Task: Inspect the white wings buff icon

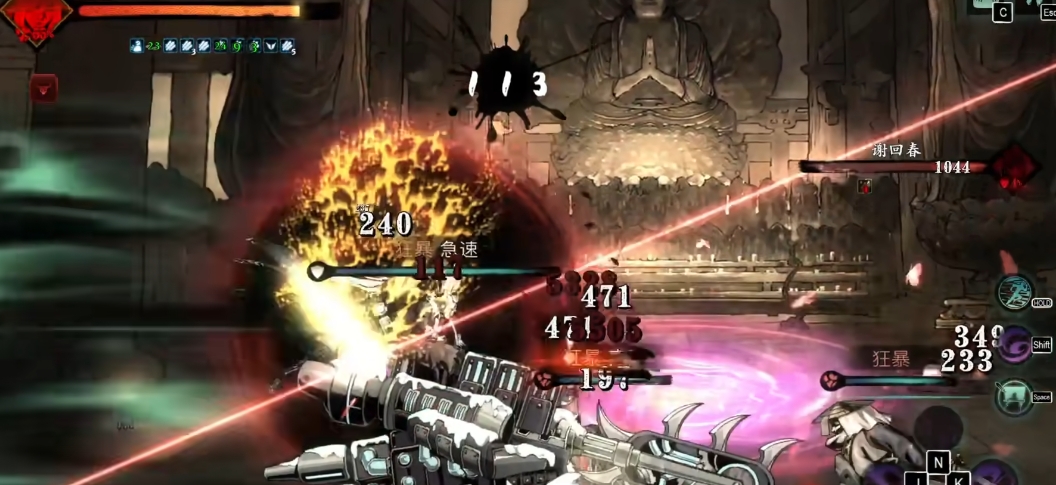Action: (x=270, y=46)
